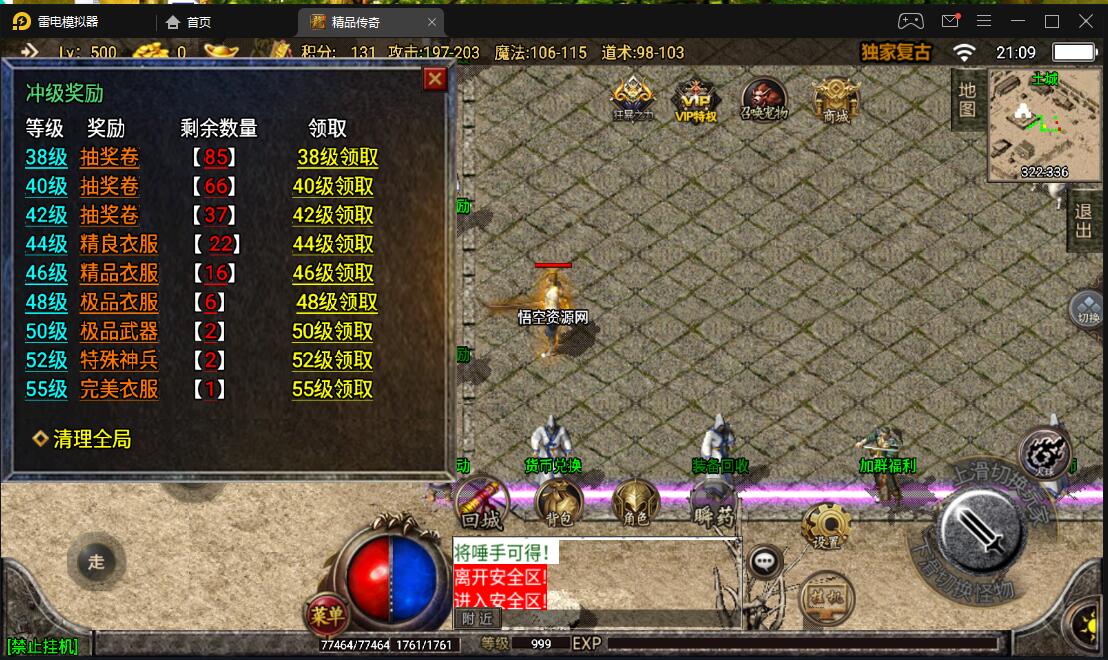Close the 冲级奖励 reward panel
The height and width of the screenshot is (660, 1108).
click(x=435, y=79)
